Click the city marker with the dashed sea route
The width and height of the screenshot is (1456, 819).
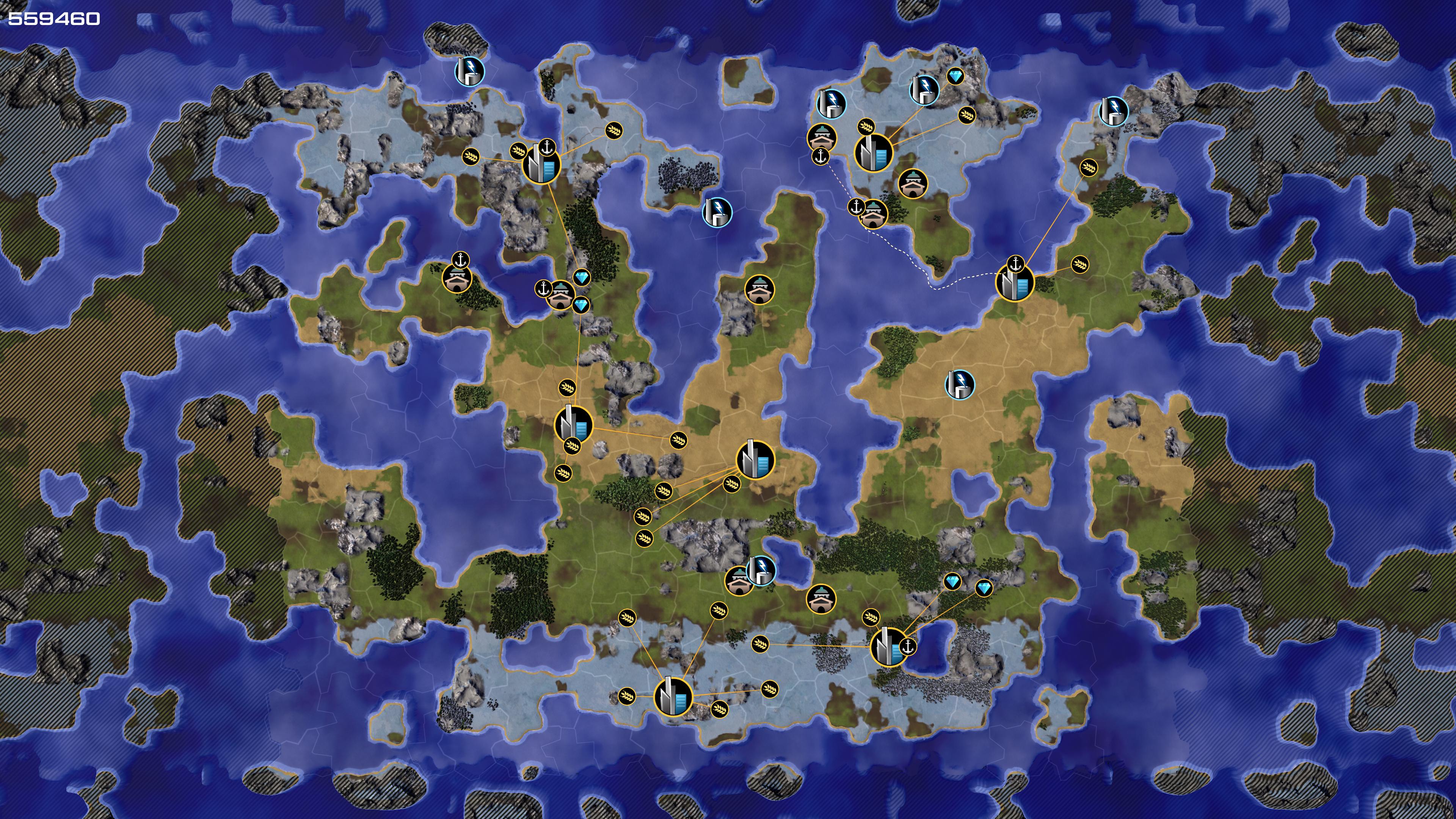[1015, 282]
